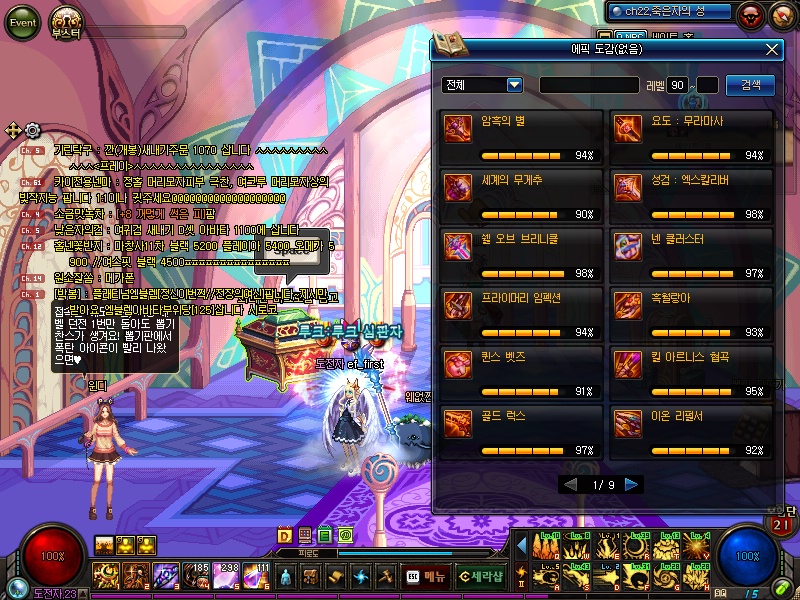This screenshot has width=800, height=600.
Task: Close the epic encyclopedia window
Action: [771, 48]
